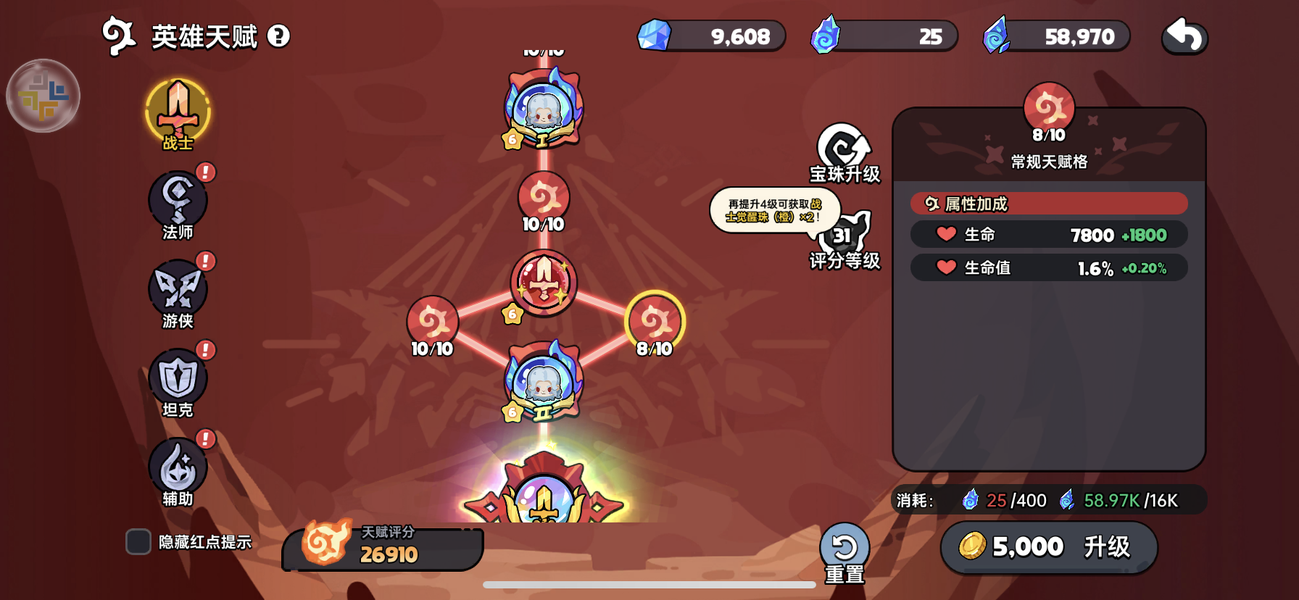Show the 辅助 support talent tab
The height and width of the screenshot is (600, 1299).
tap(178, 467)
